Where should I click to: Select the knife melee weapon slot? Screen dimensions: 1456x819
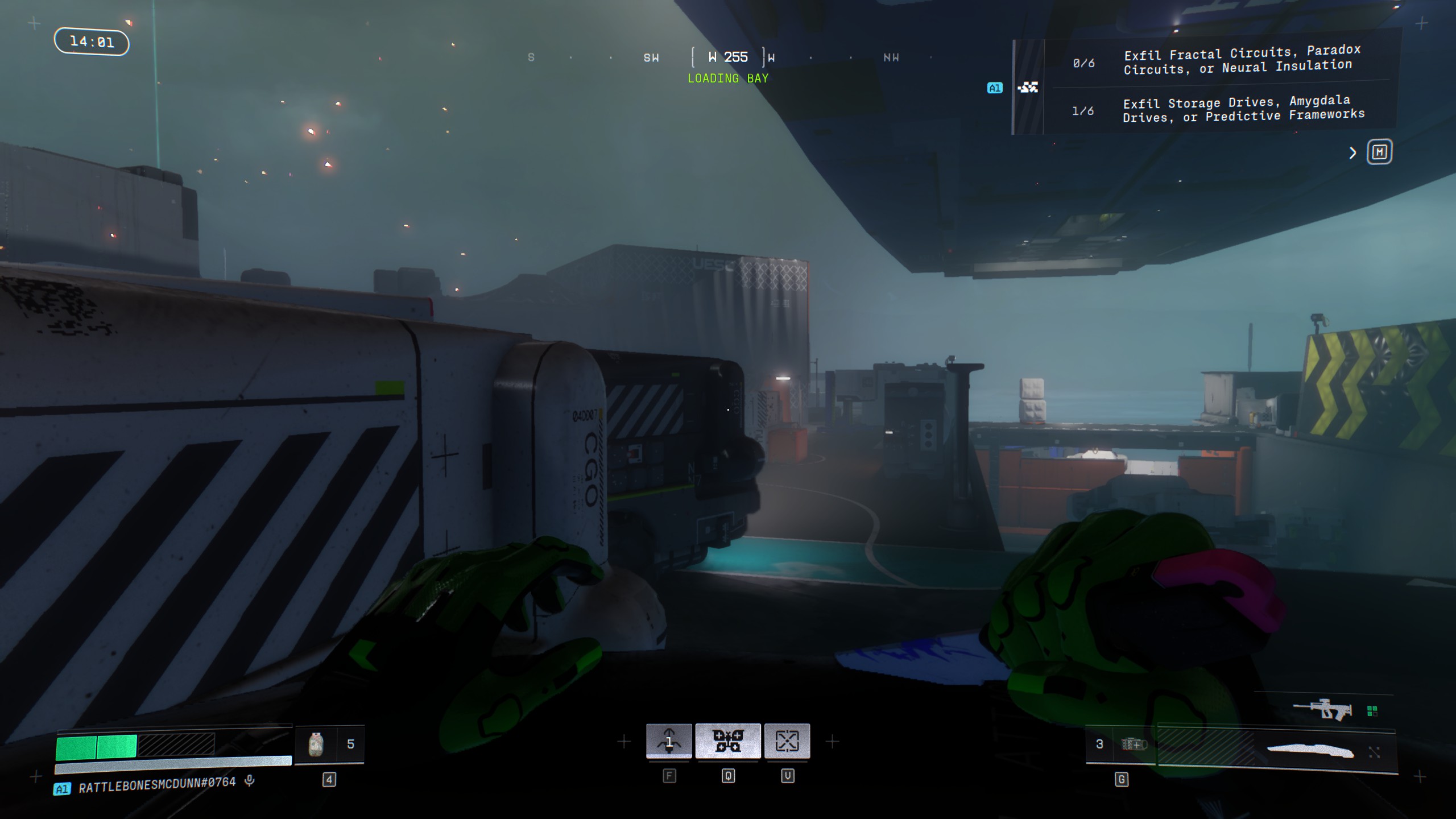point(1310,751)
